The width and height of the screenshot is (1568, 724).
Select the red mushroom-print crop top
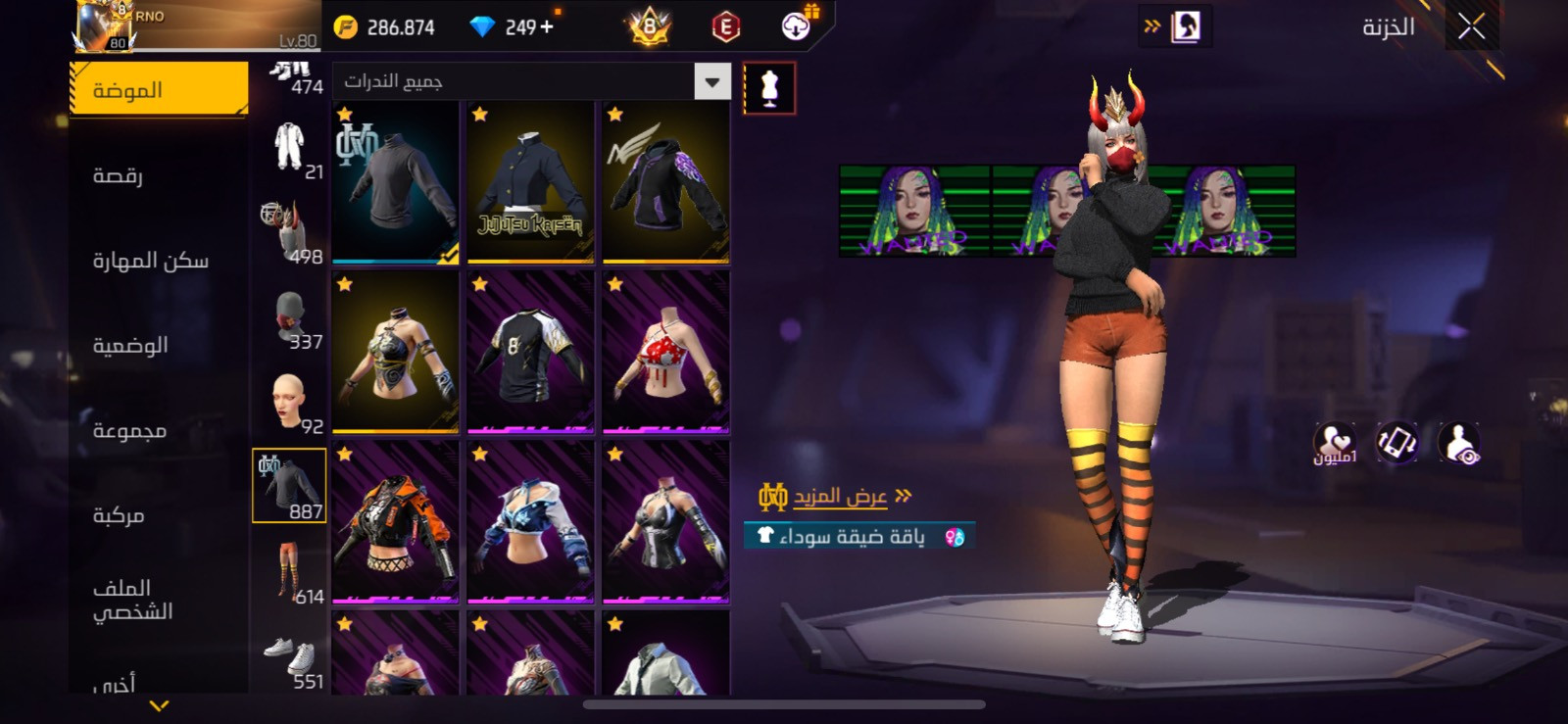point(665,353)
